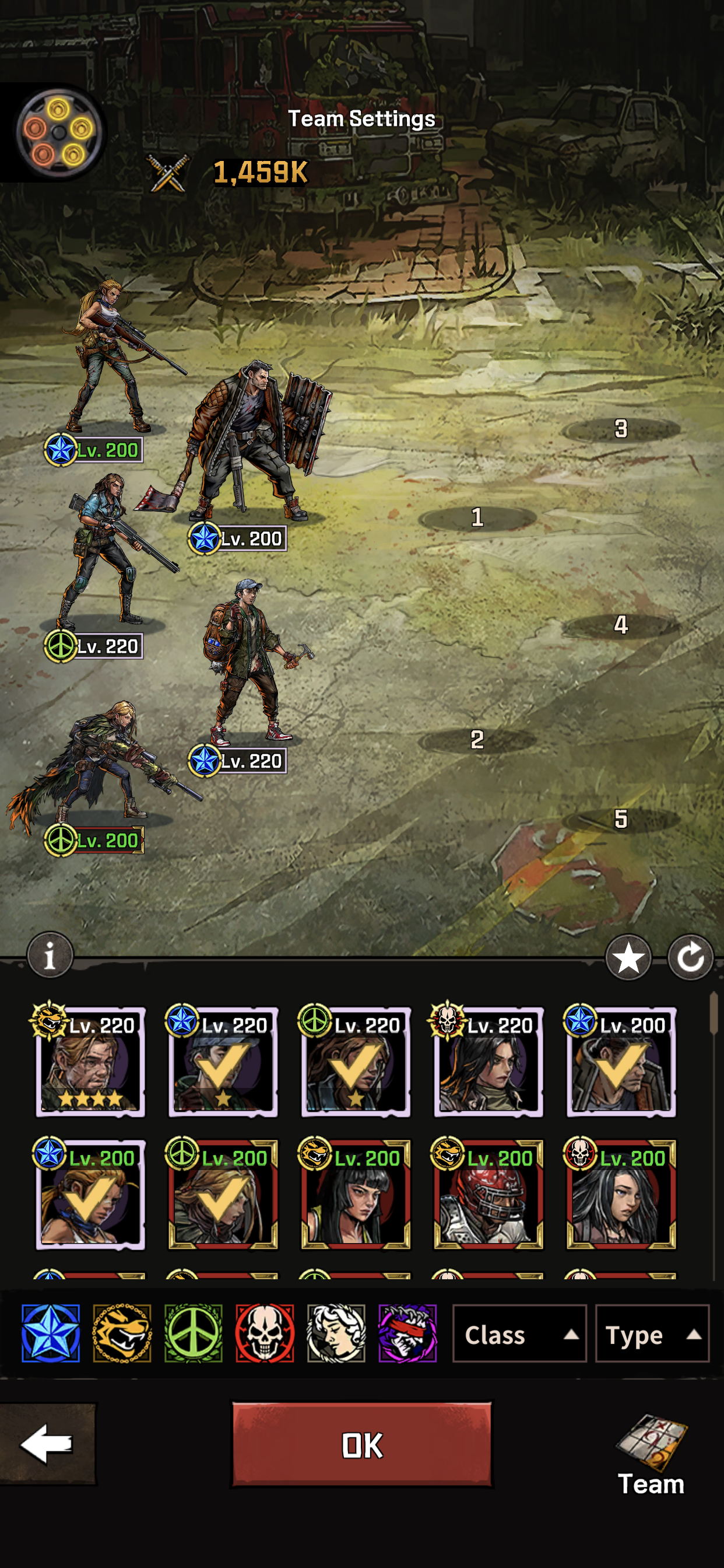Select the Lv. 200 red skull hero card

(621, 1194)
